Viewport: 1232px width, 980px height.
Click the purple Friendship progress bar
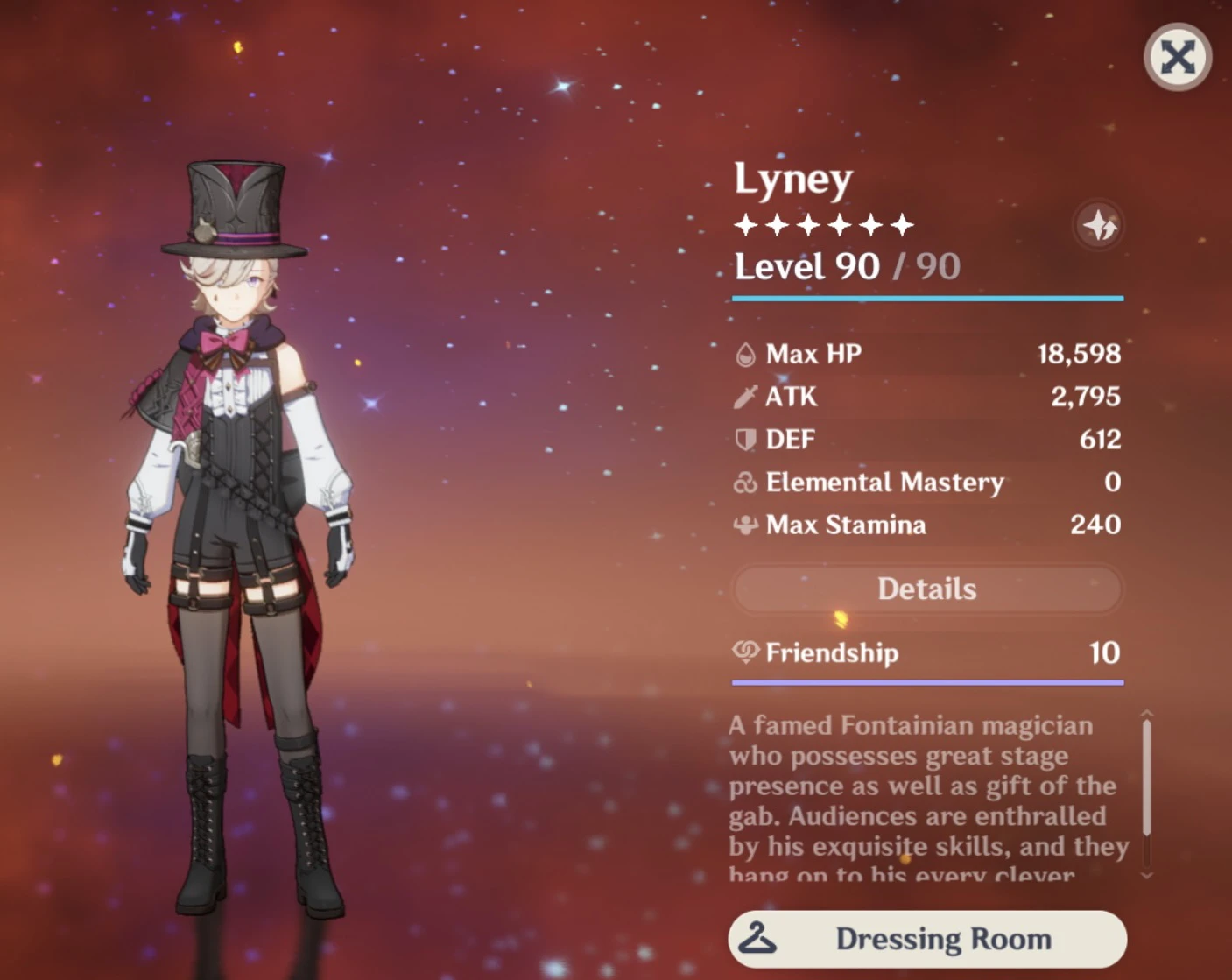click(926, 681)
